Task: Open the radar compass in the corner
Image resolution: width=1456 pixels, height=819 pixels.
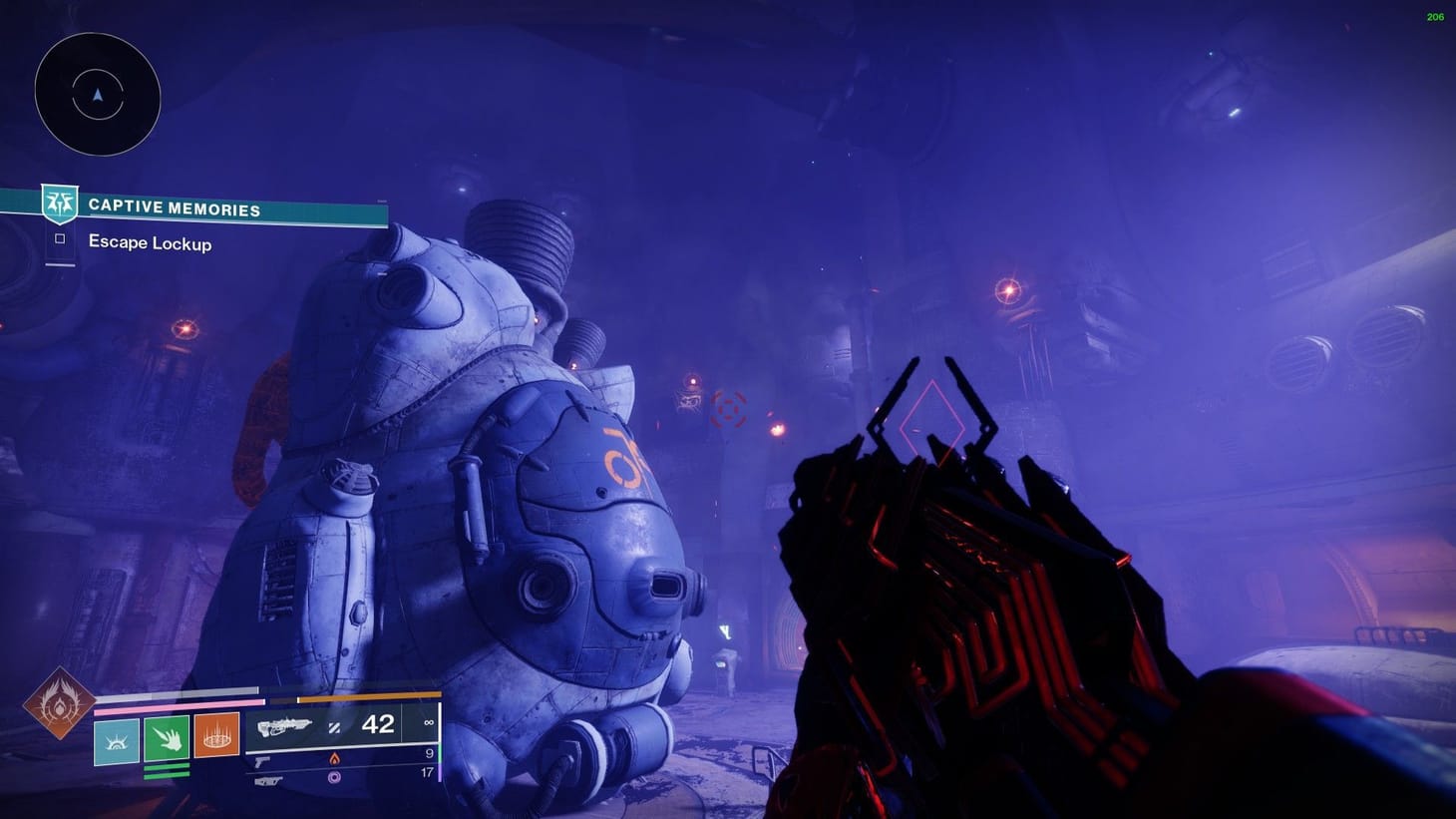Action: (97, 95)
